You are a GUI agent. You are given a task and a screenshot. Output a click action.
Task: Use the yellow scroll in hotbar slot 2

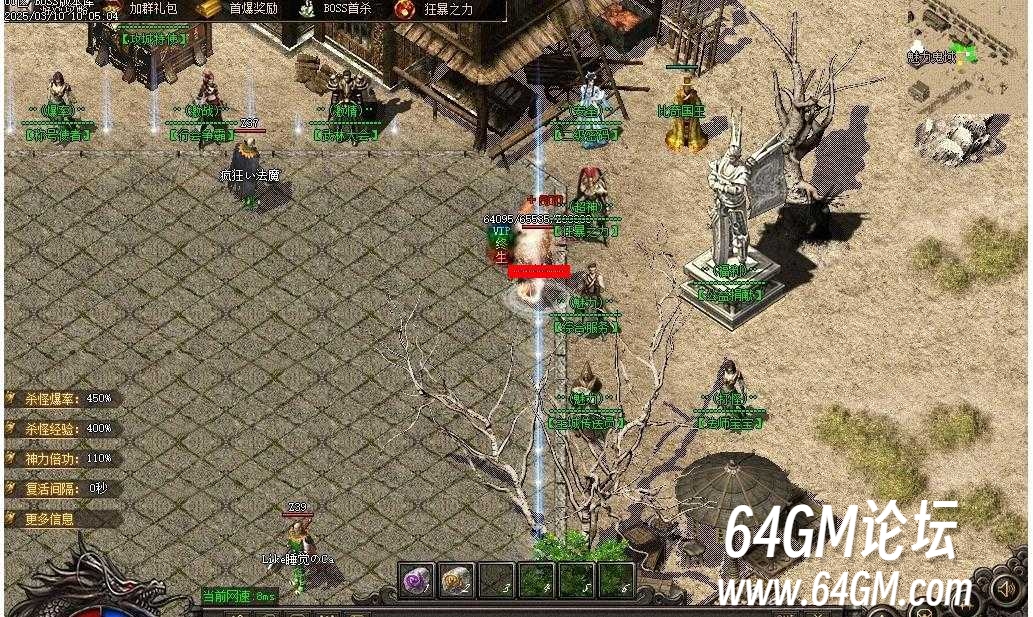click(x=456, y=580)
